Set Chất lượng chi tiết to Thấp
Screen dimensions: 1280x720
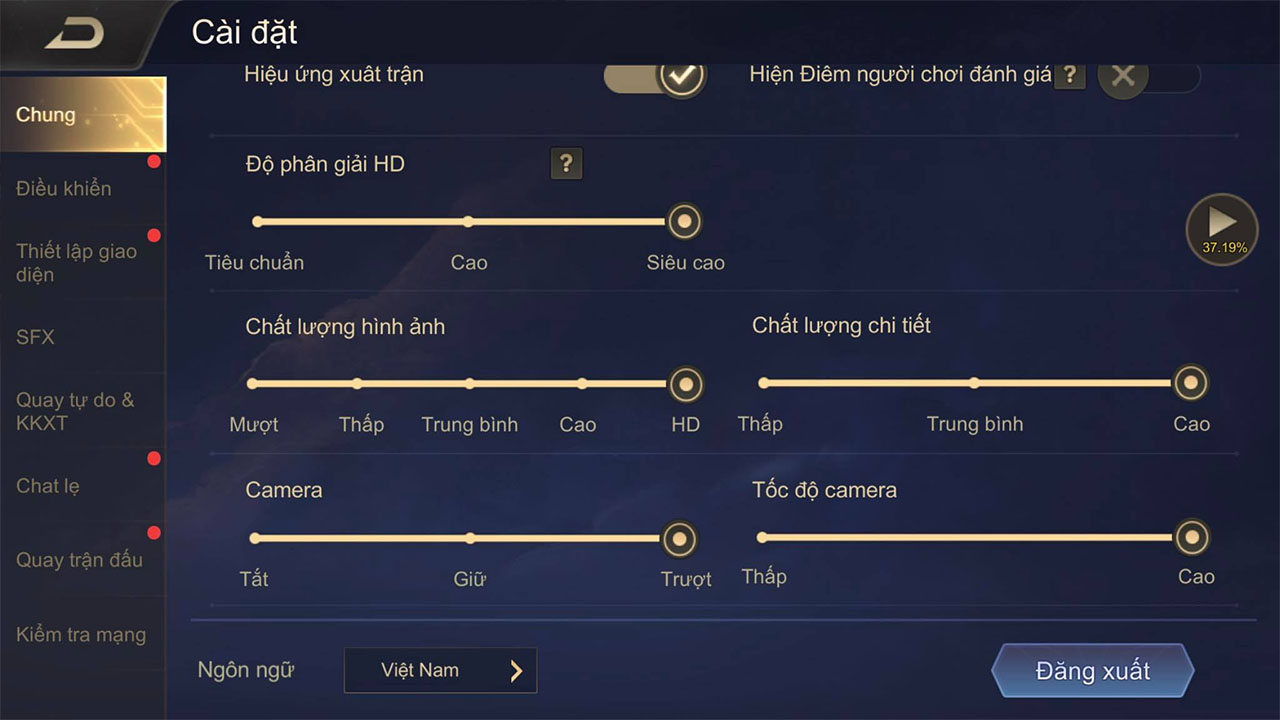[x=762, y=382]
